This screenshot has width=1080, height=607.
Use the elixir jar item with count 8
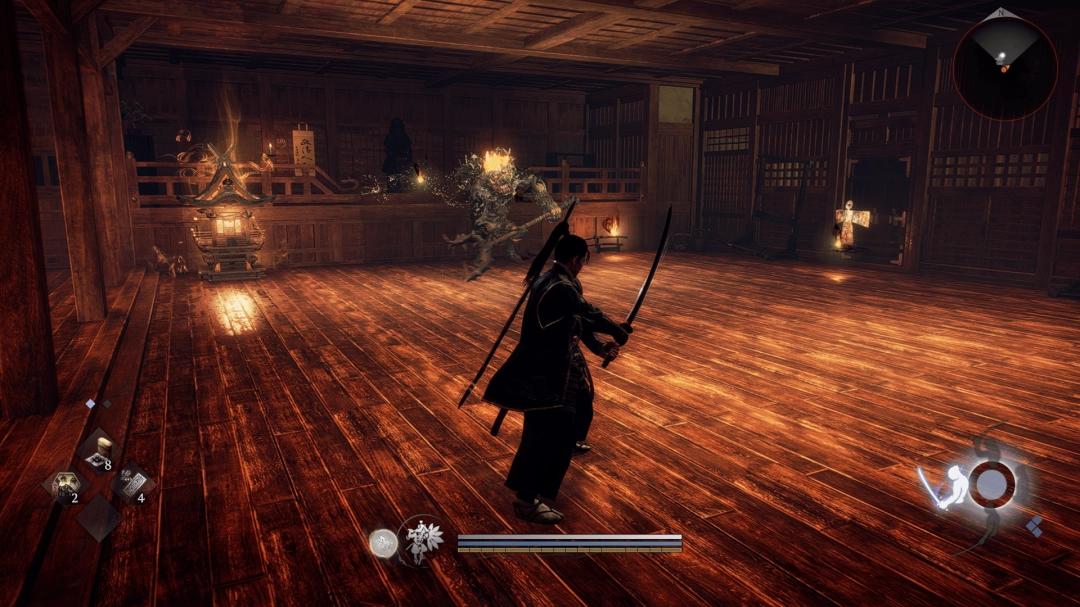point(99,452)
